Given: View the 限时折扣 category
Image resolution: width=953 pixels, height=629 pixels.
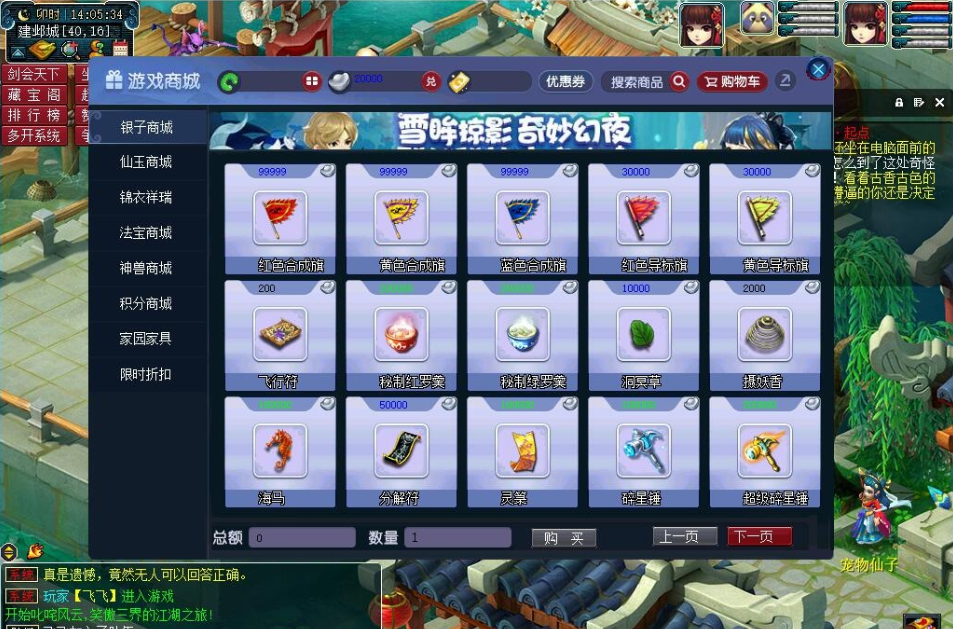Looking at the screenshot, I should (x=146, y=374).
